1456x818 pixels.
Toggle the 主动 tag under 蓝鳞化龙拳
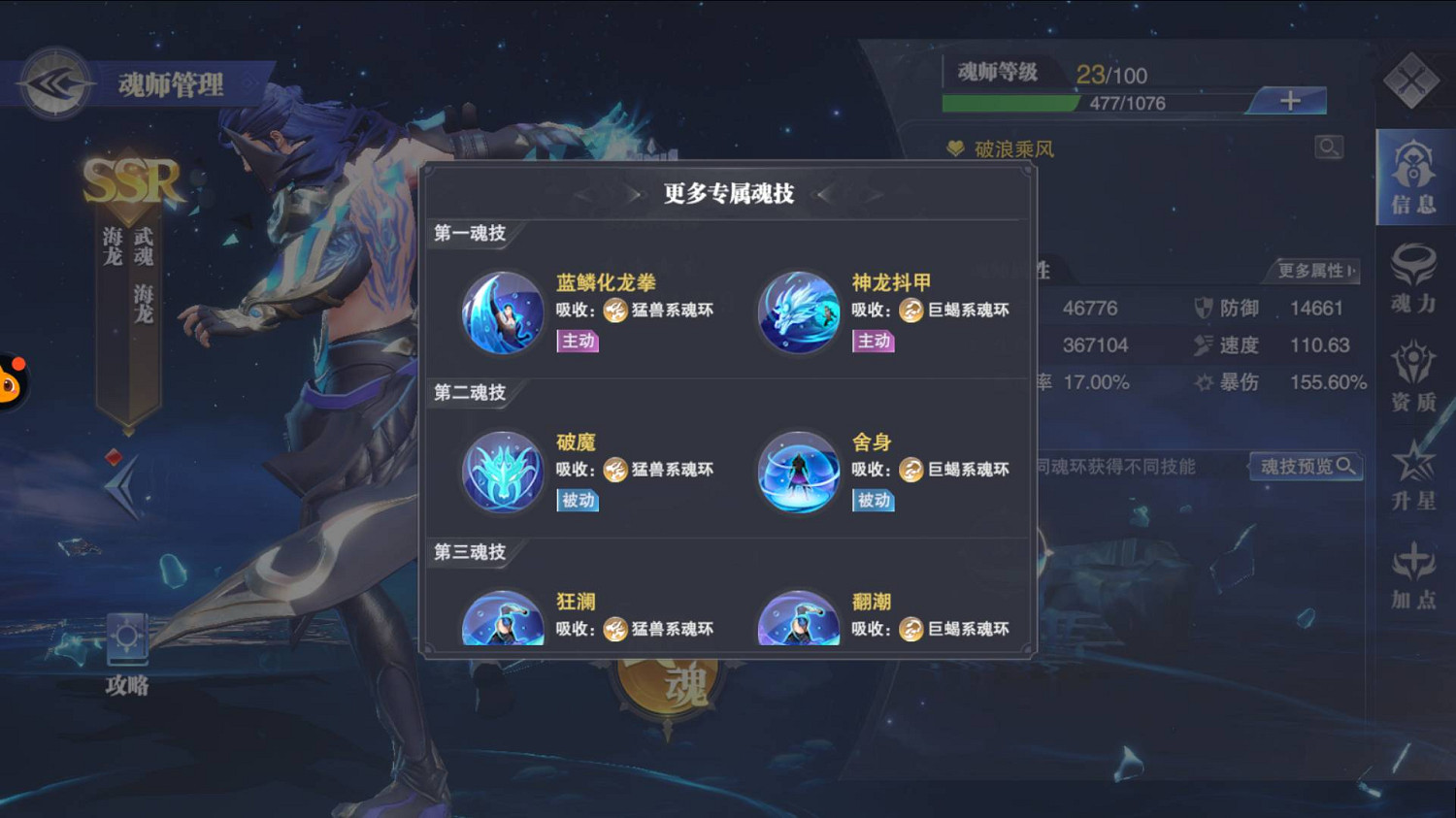576,341
